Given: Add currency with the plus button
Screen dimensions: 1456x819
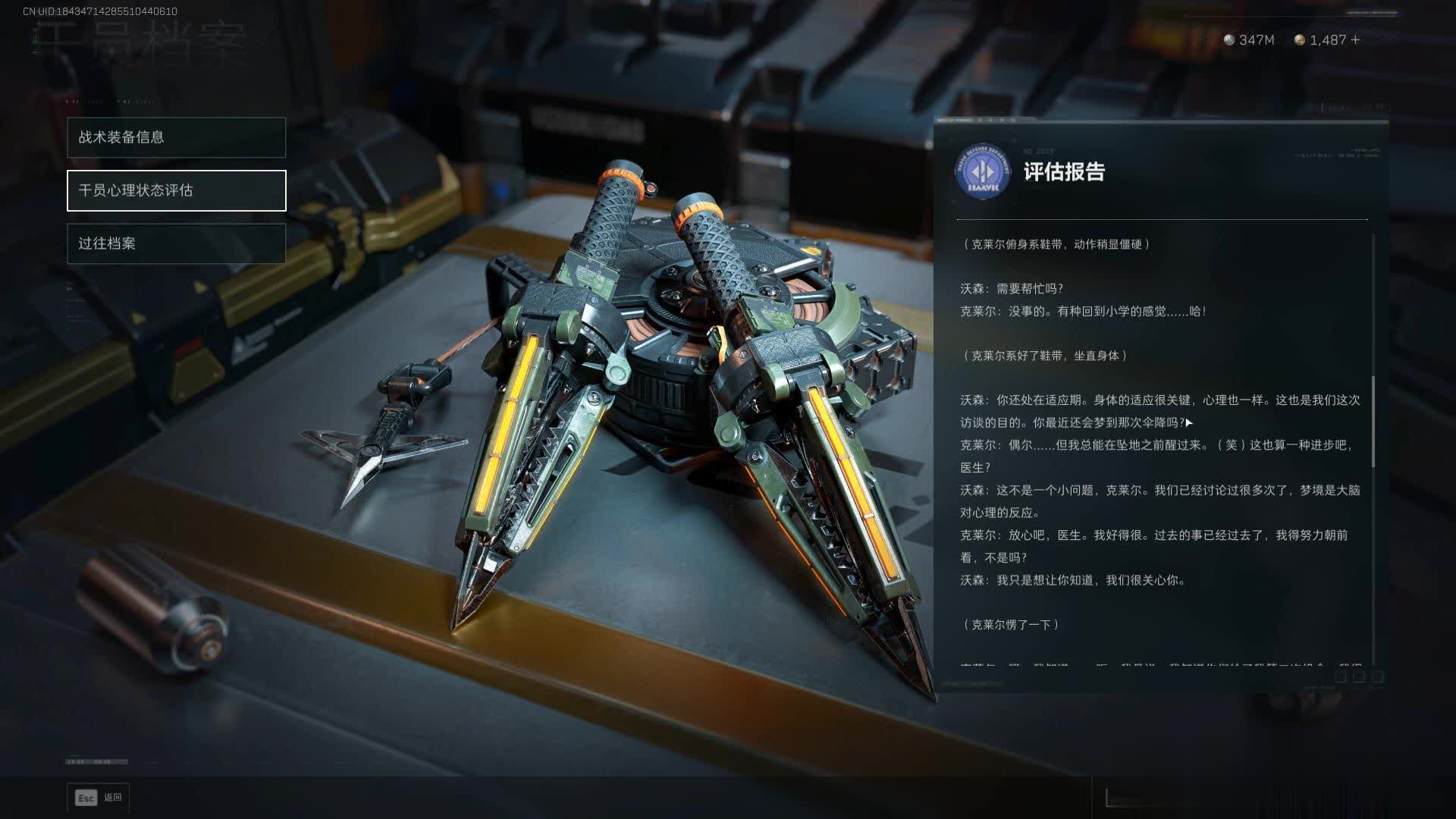Looking at the screenshot, I should (x=1356, y=40).
